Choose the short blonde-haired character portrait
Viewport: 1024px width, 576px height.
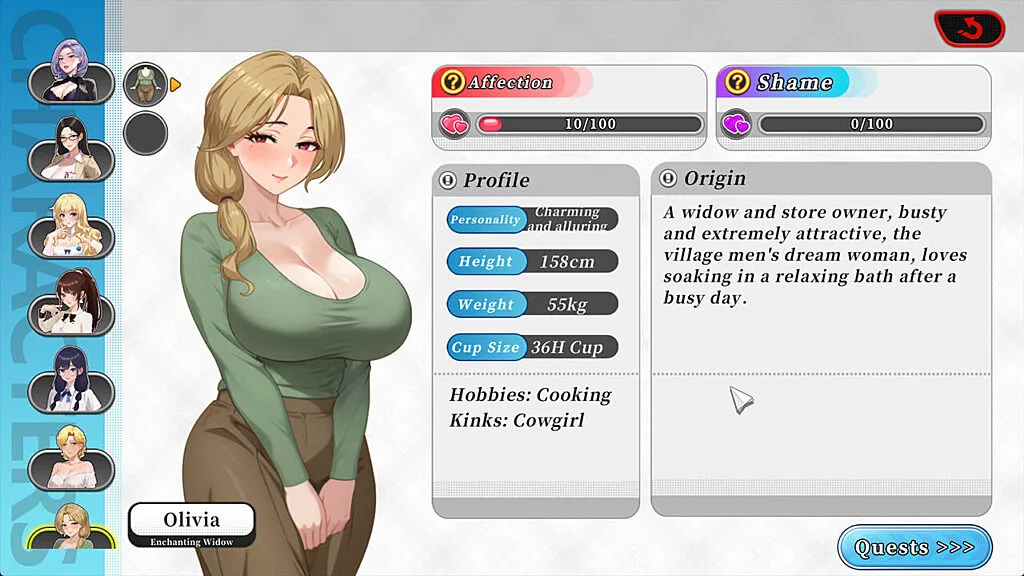pos(70,455)
